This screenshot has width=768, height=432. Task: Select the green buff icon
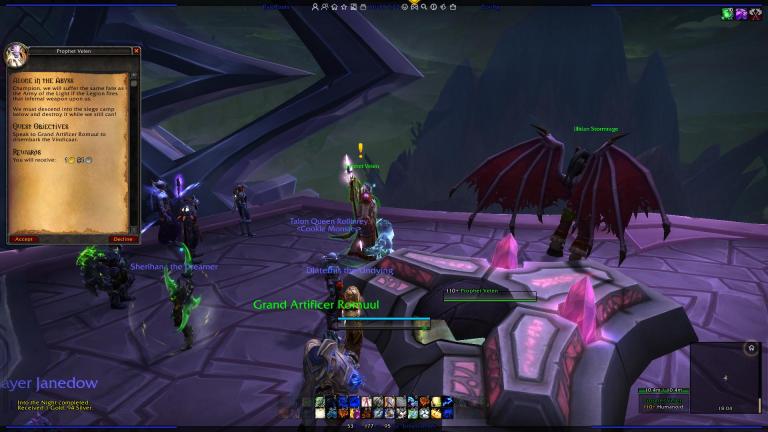coord(728,14)
